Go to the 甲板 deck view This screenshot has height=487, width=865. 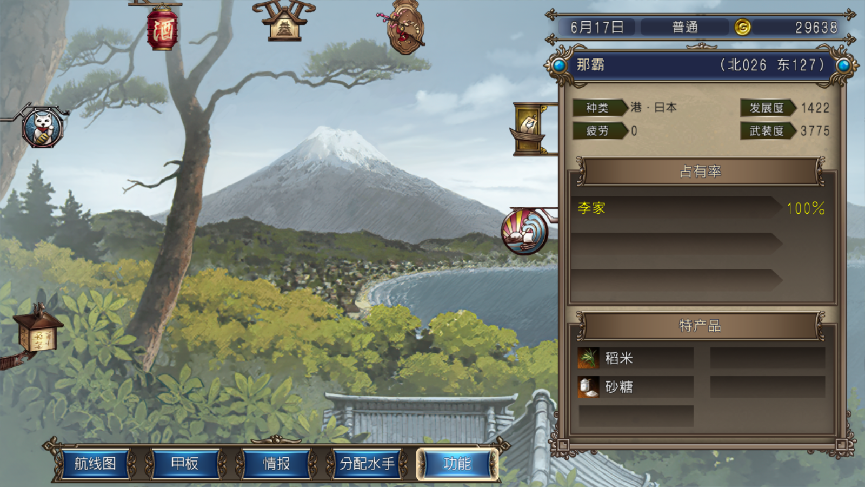click(x=185, y=464)
